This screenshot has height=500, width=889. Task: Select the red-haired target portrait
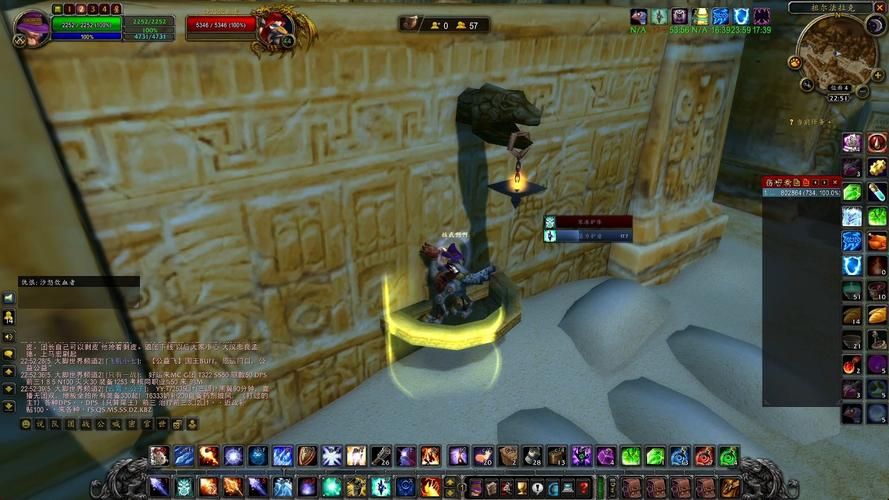(277, 29)
